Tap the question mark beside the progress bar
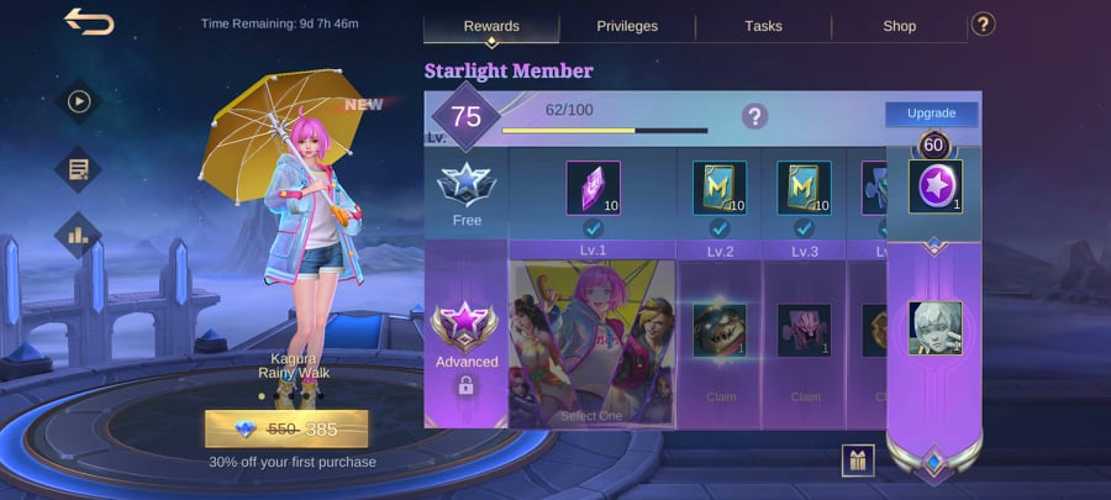The image size is (1111, 500). 754,116
